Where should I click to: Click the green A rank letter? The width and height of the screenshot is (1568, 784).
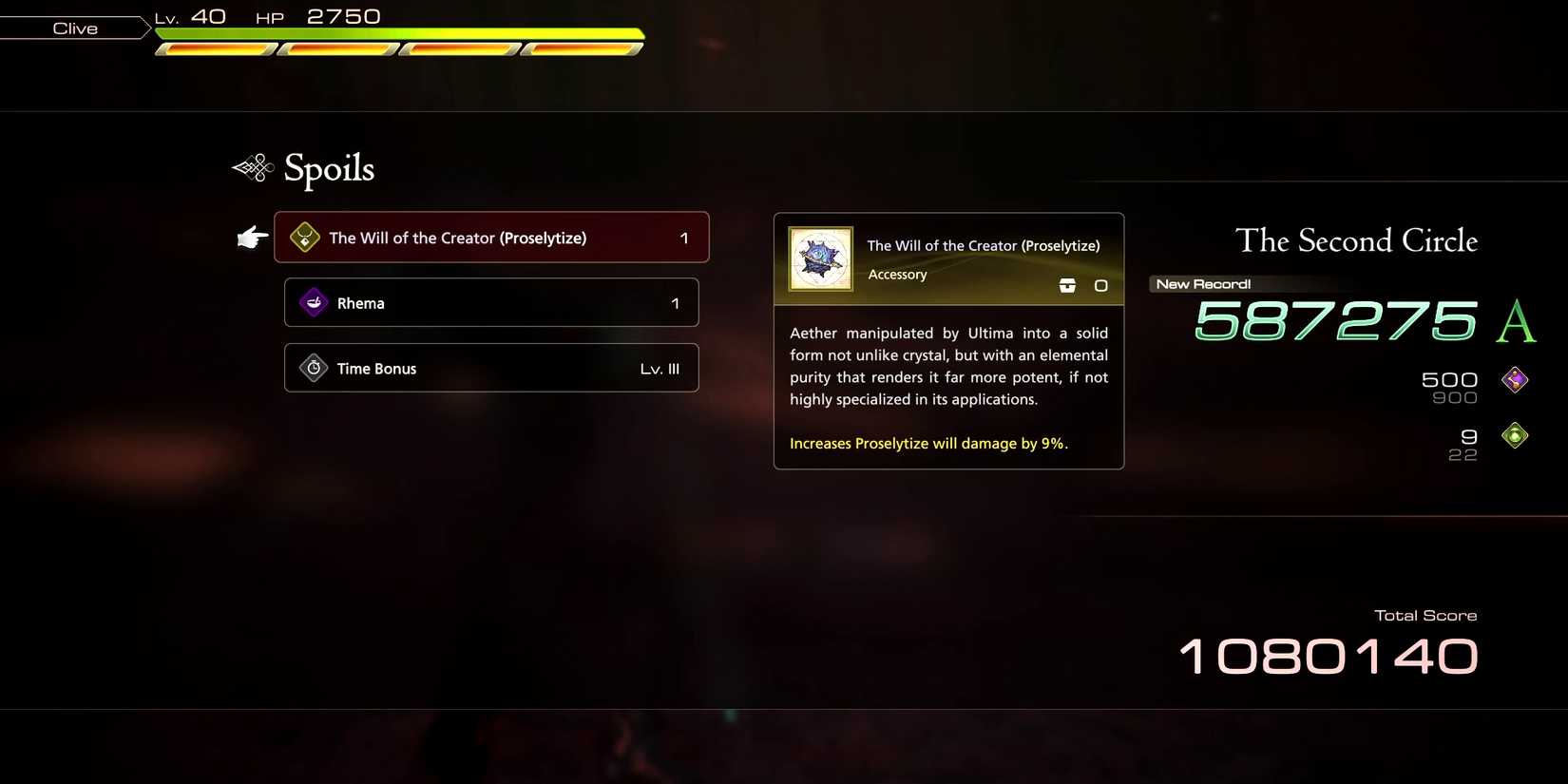pos(1517,322)
